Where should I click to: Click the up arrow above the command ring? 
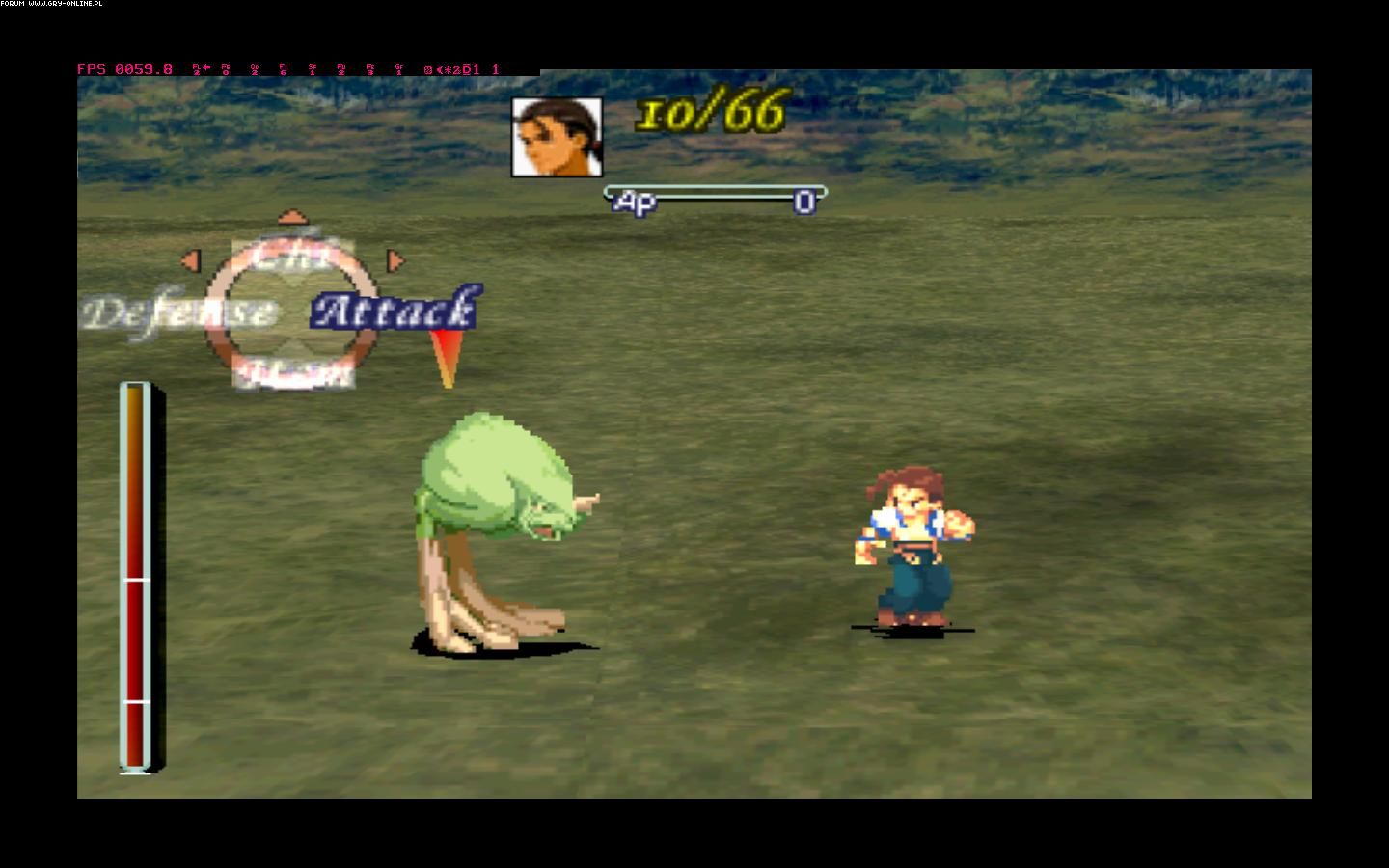[290, 217]
